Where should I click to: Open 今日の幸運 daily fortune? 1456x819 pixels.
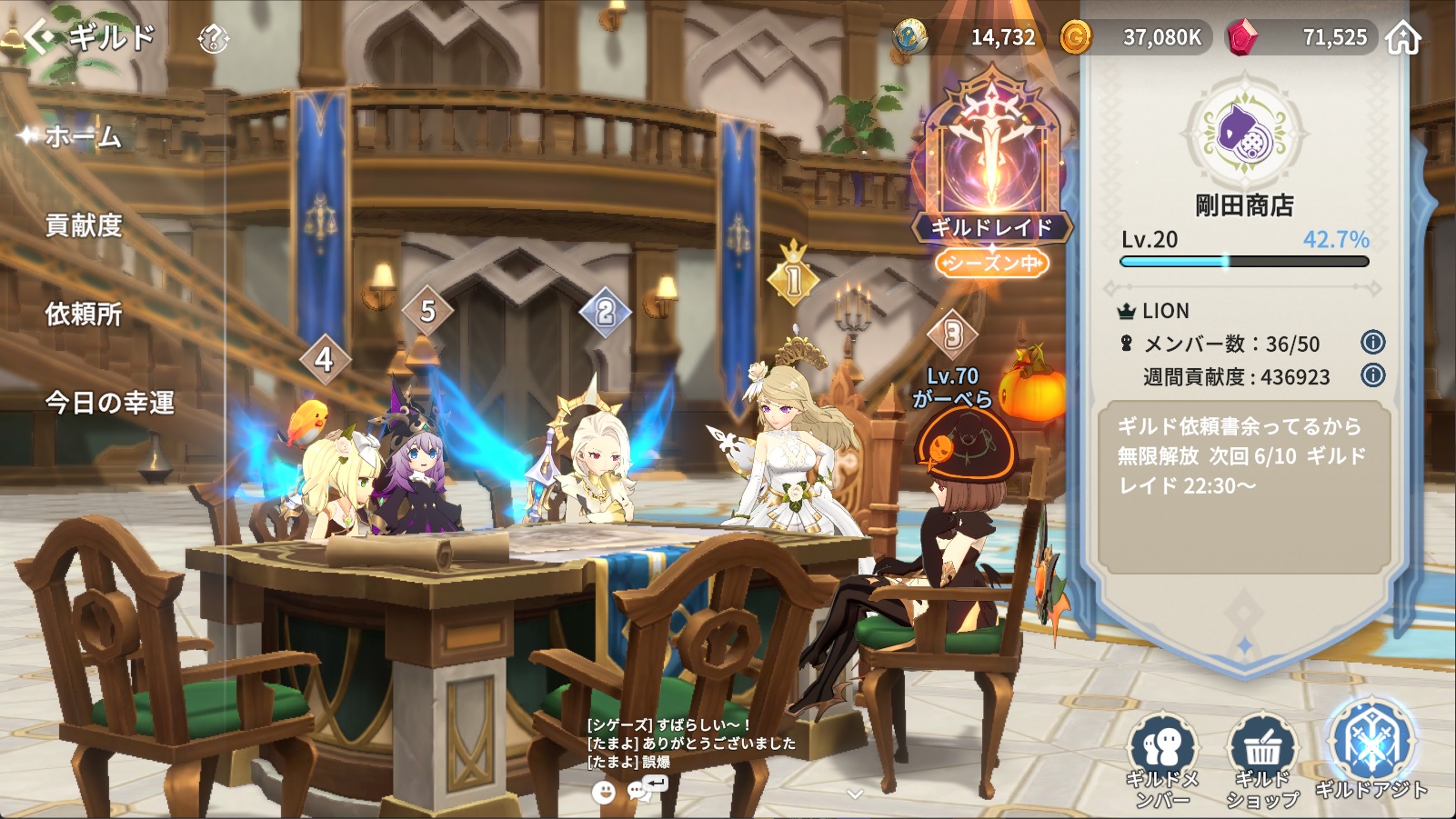pos(109,402)
